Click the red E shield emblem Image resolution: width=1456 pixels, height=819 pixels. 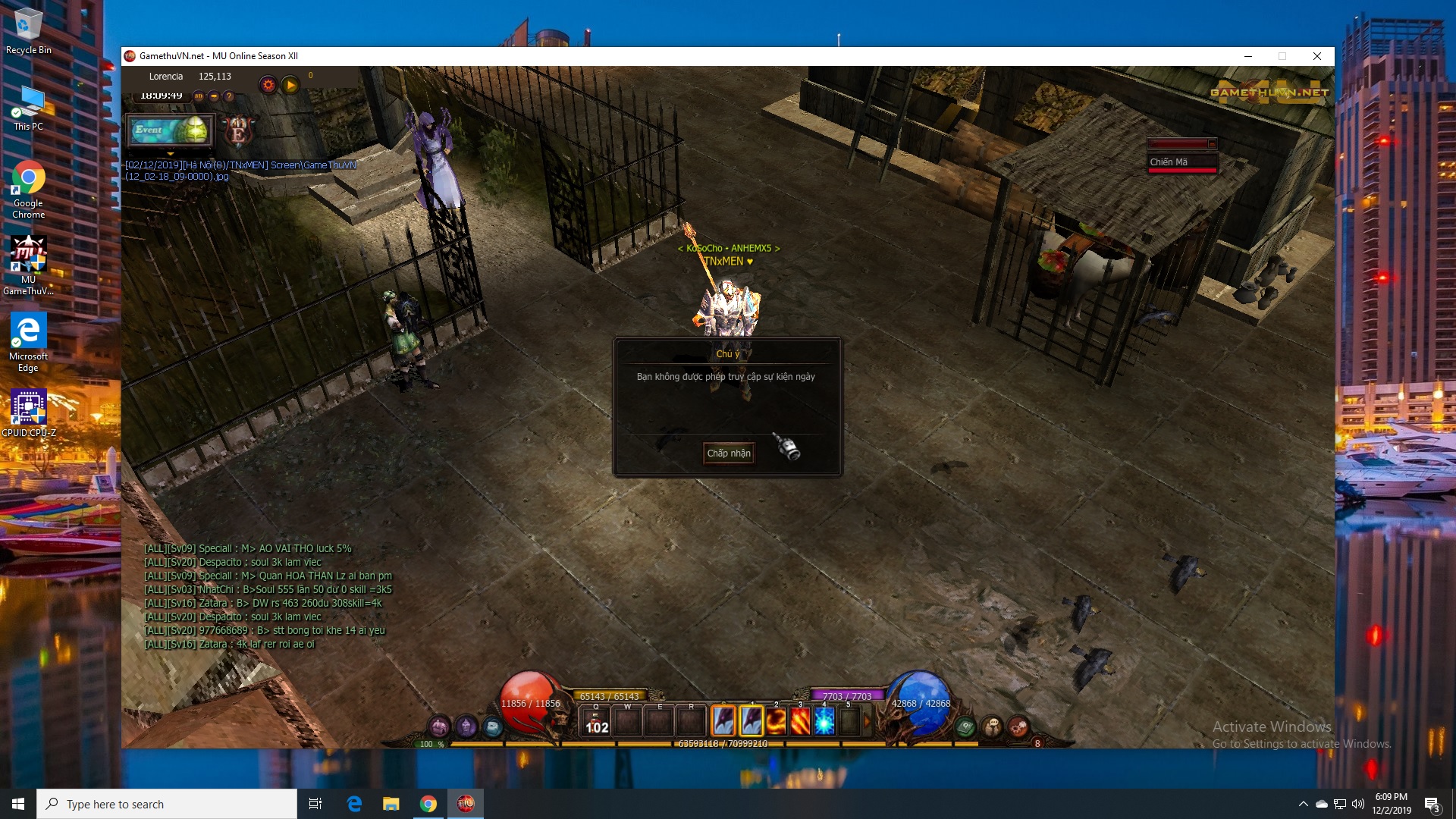tap(238, 132)
